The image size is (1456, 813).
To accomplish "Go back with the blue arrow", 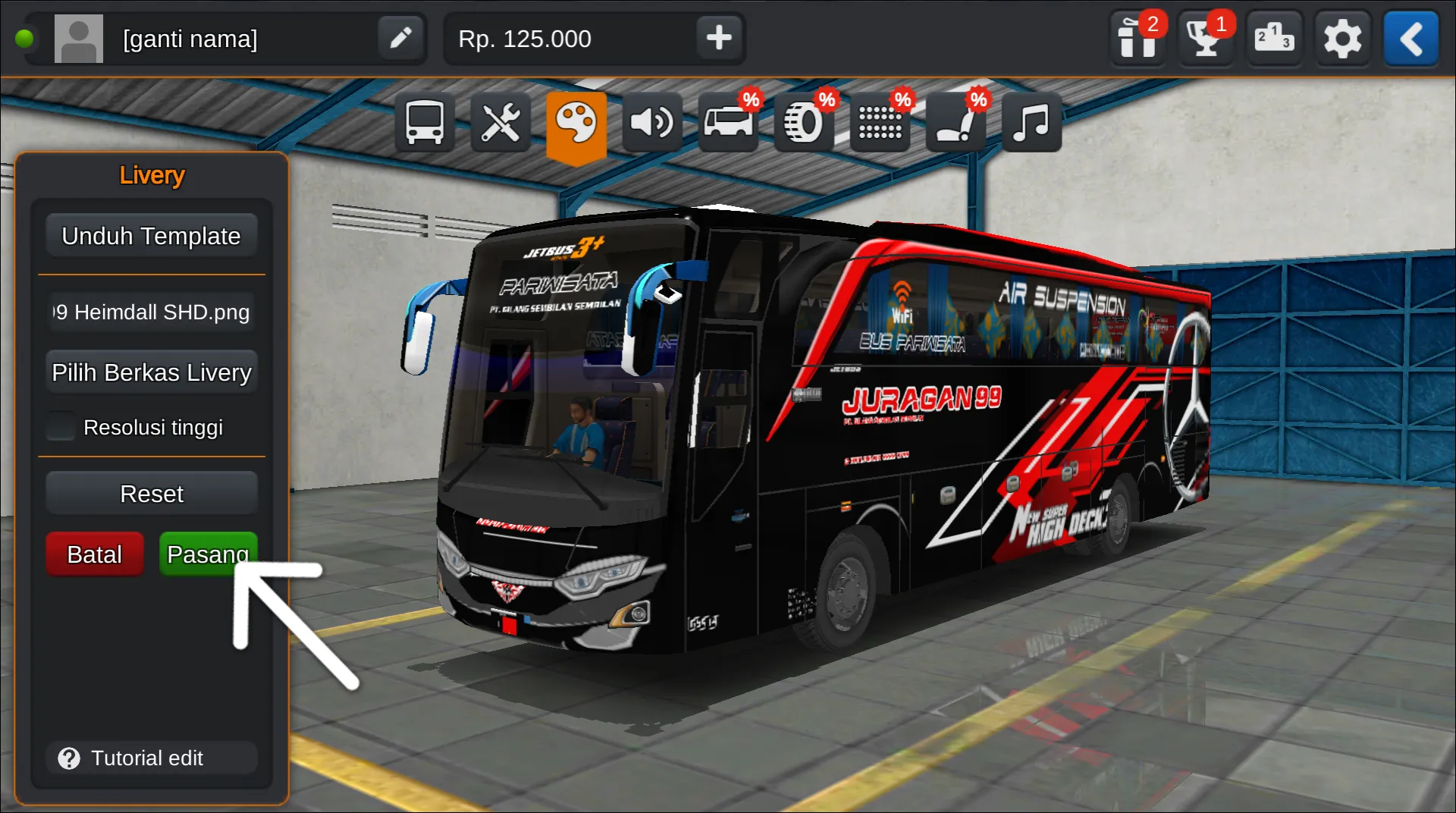I will pos(1410,38).
